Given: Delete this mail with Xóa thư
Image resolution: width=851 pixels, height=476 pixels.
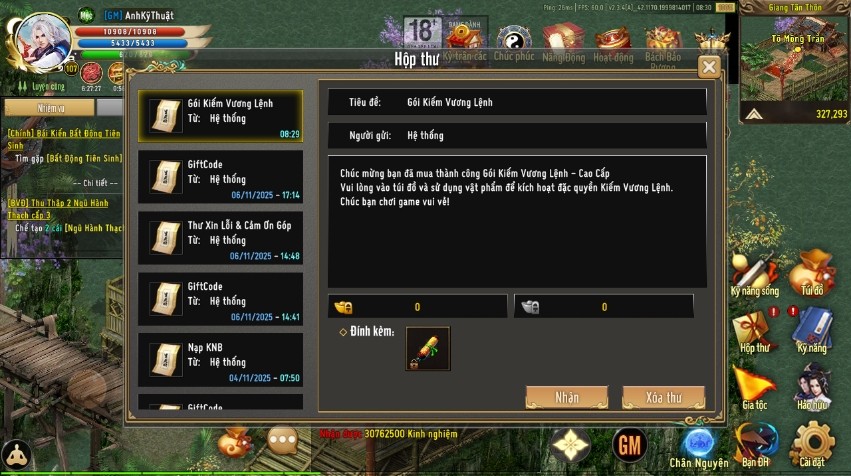Looking at the screenshot, I should (663, 397).
